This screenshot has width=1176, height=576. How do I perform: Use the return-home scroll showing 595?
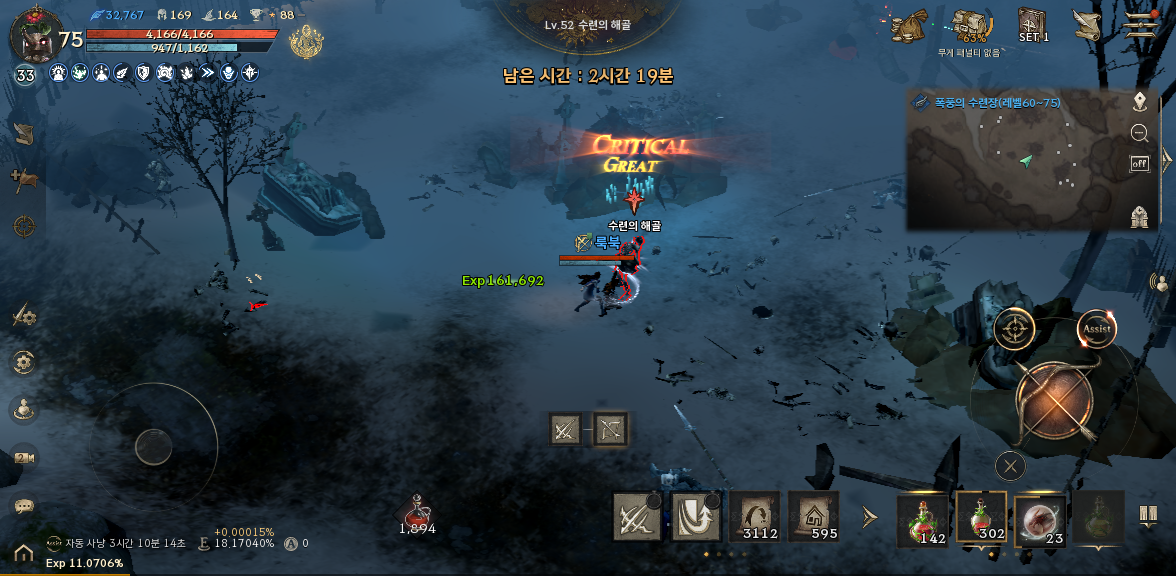pyautogui.click(x=813, y=516)
